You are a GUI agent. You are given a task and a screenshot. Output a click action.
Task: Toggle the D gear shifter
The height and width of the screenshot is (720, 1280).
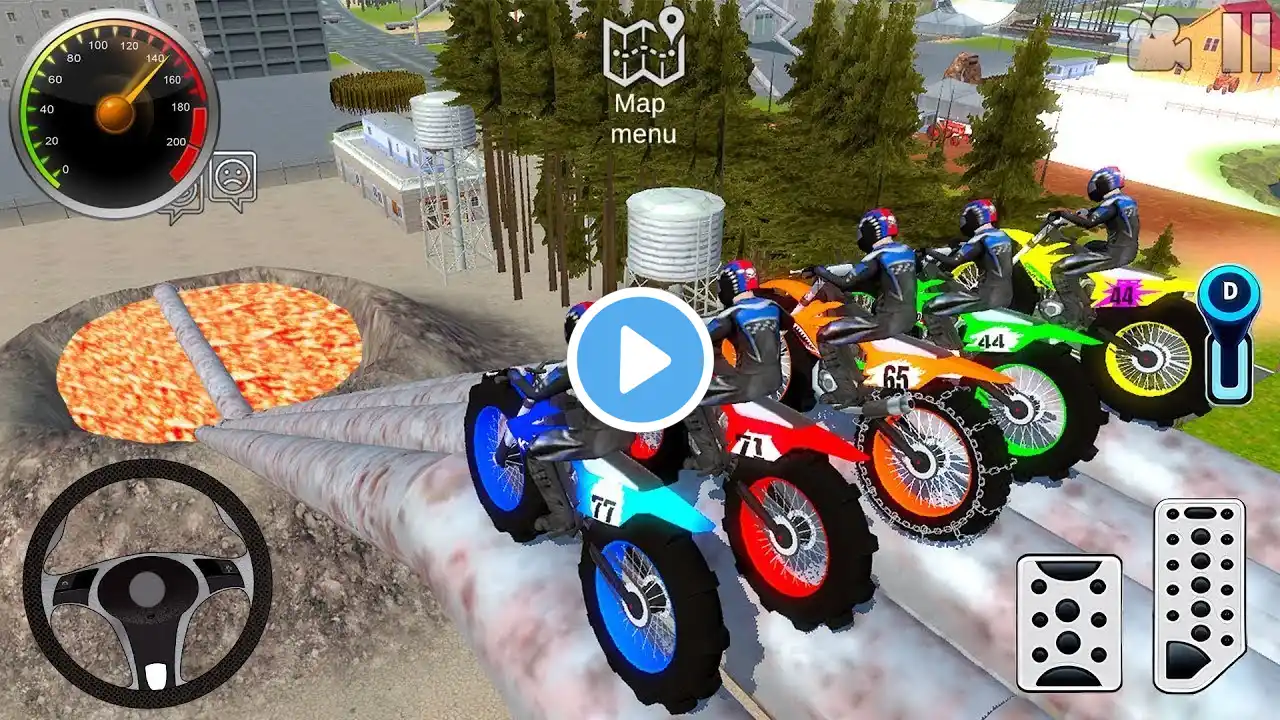point(1228,333)
